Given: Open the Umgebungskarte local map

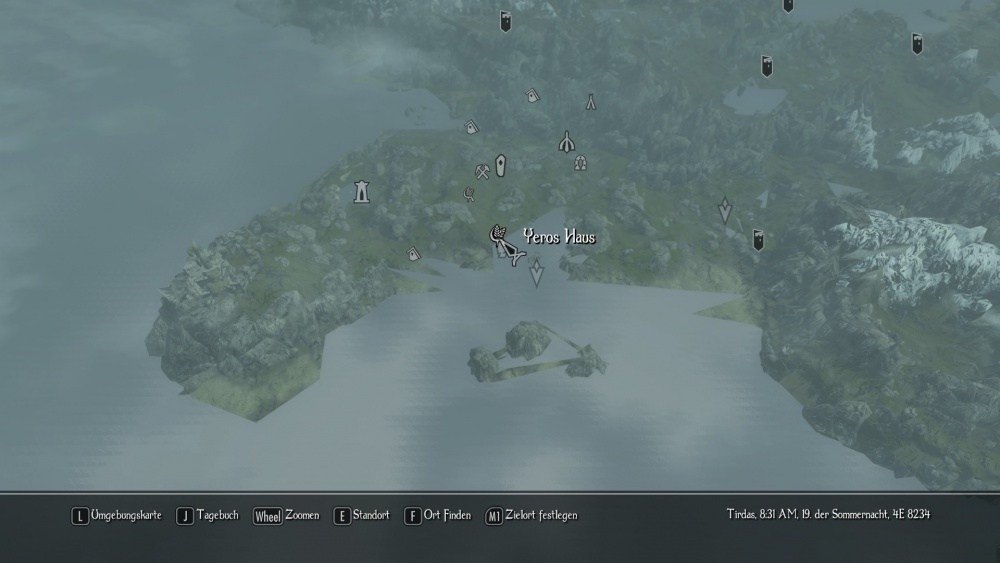Looking at the screenshot, I should [x=116, y=515].
